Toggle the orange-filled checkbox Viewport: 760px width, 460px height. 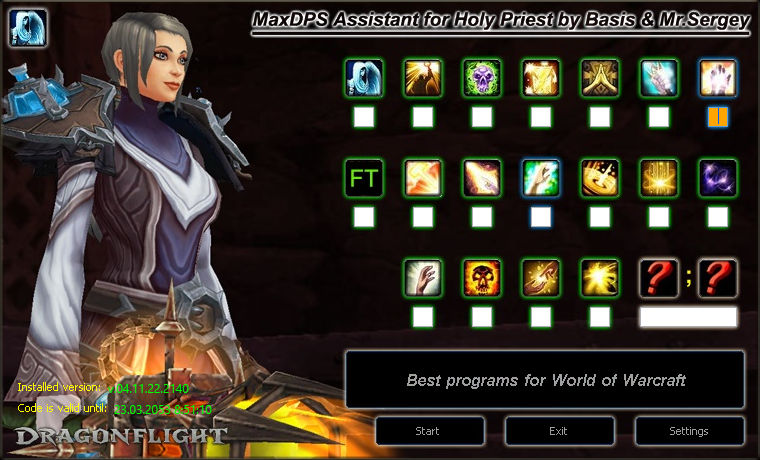tap(718, 117)
